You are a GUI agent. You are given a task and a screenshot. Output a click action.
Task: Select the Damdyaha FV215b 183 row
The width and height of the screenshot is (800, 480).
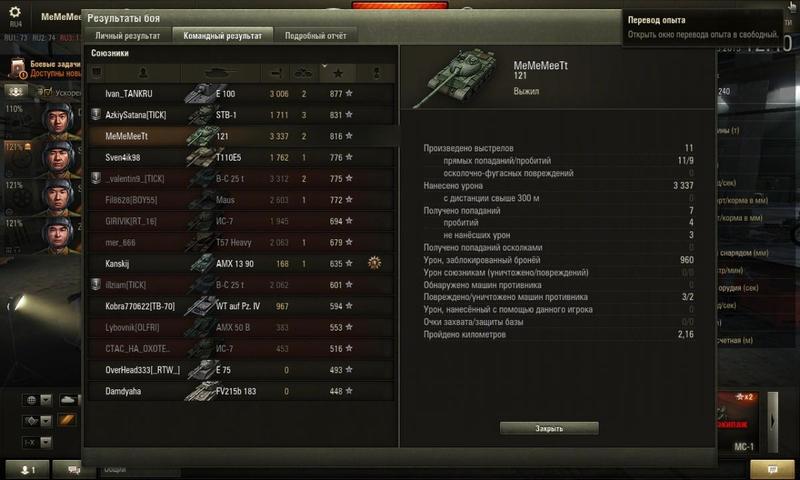pyautogui.click(x=240, y=391)
